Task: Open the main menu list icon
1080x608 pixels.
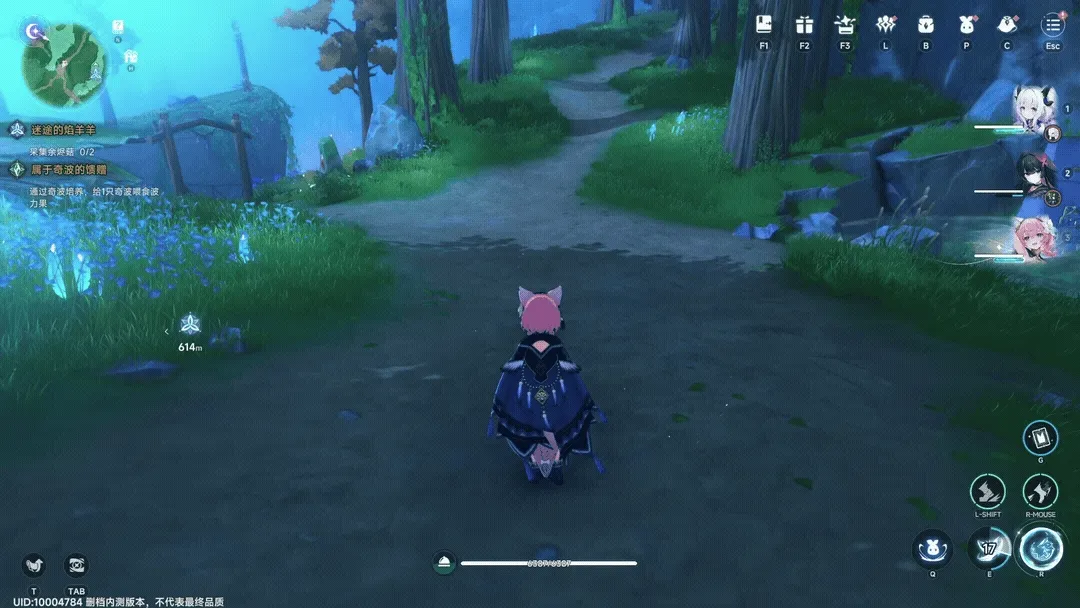Action: coord(1052,25)
